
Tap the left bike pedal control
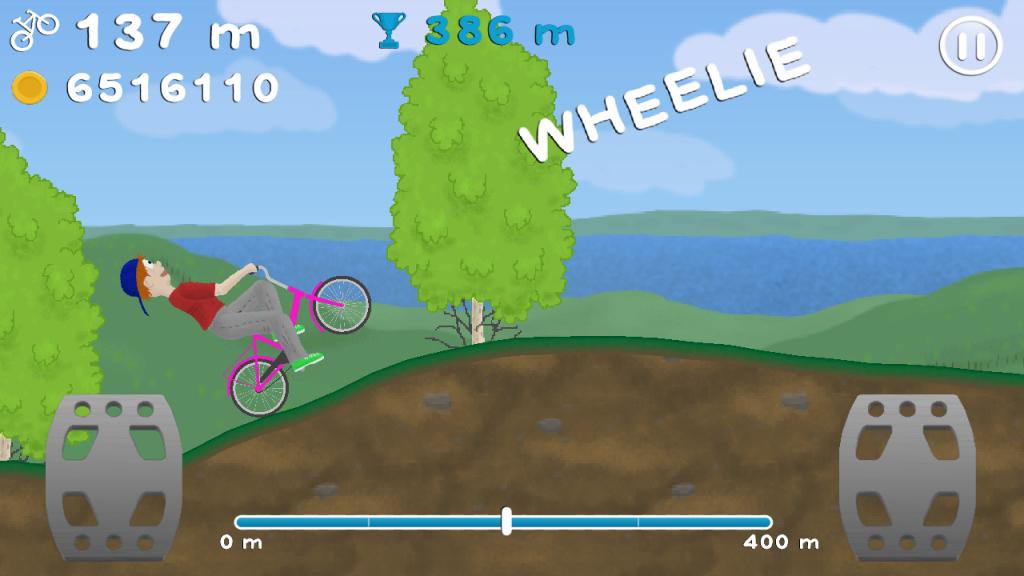click(x=112, y=476)
